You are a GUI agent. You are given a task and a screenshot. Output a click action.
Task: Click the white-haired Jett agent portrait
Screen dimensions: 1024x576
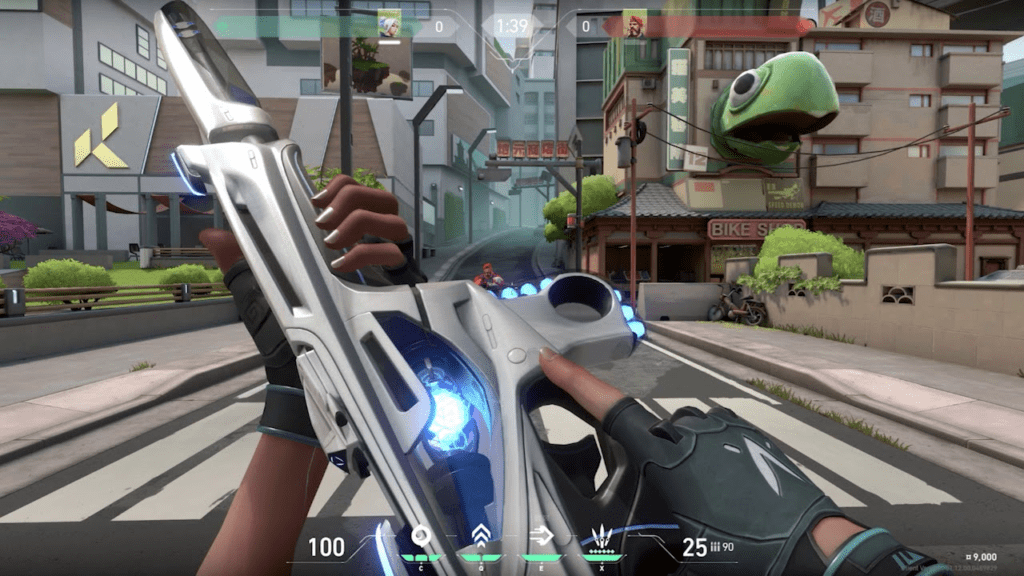390,24
